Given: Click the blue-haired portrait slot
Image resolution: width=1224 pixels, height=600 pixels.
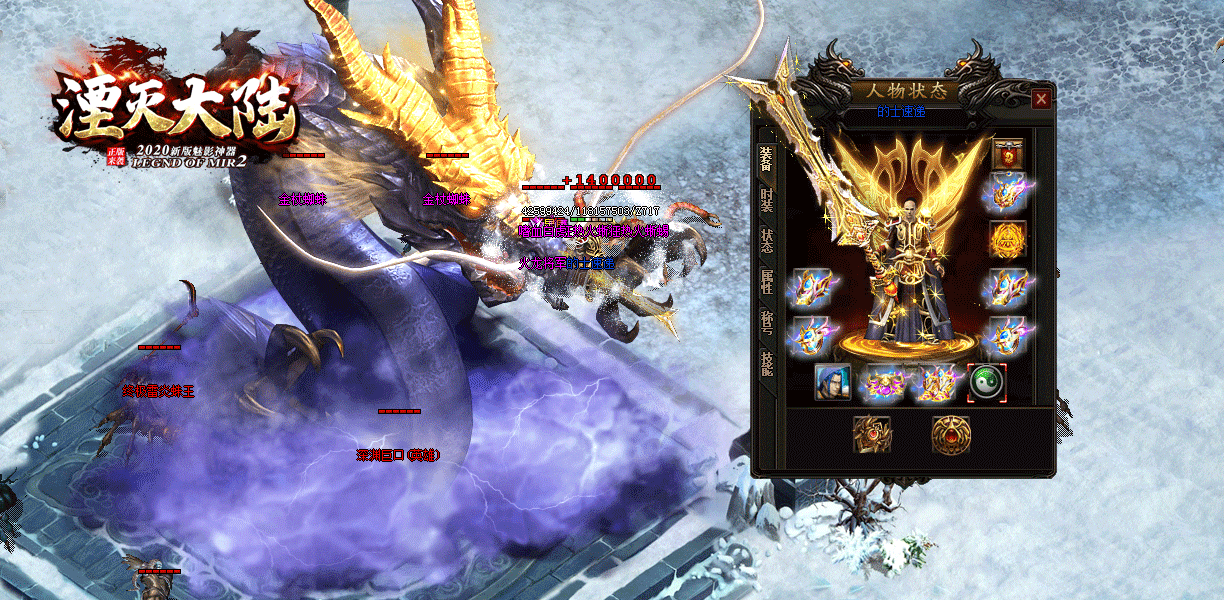Looking at the screenshot, I should [x=833, y=382].
